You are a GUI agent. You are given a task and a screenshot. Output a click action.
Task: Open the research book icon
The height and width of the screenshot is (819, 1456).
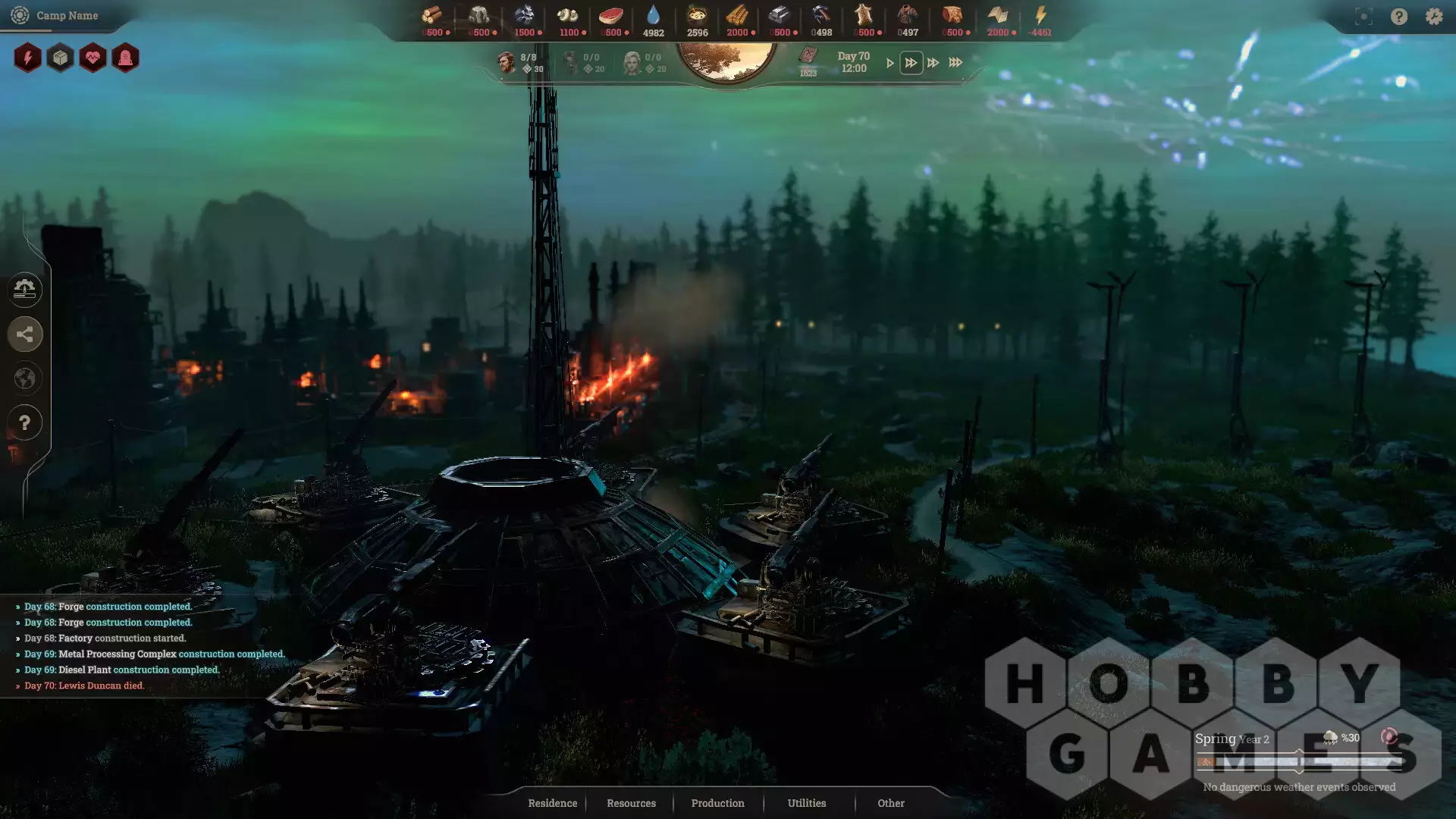[808, 56]
